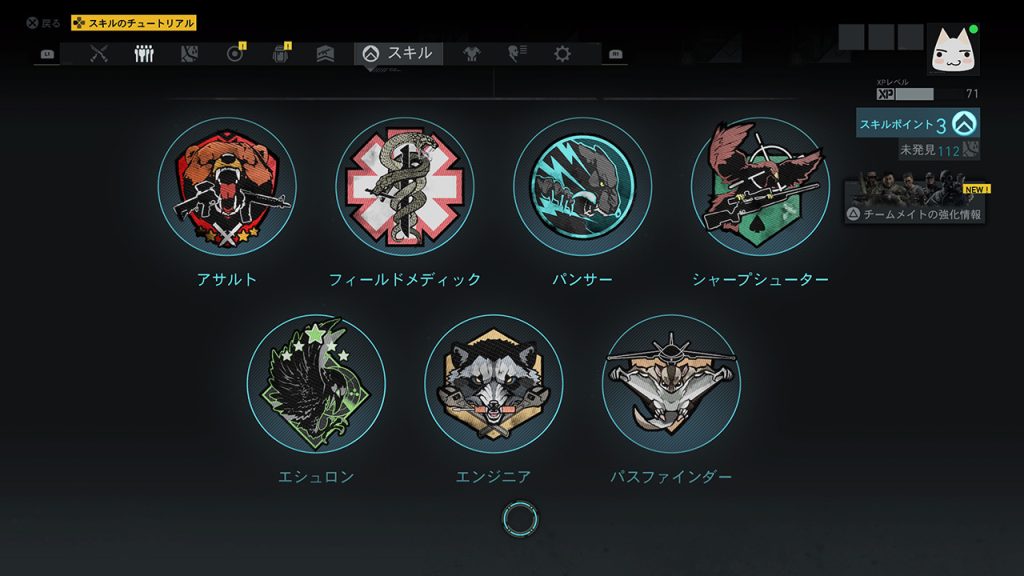Select the Sharpshooter eagle emblem
The image size is (1024, 576).
pyautogui.click(x=760, y=187)
